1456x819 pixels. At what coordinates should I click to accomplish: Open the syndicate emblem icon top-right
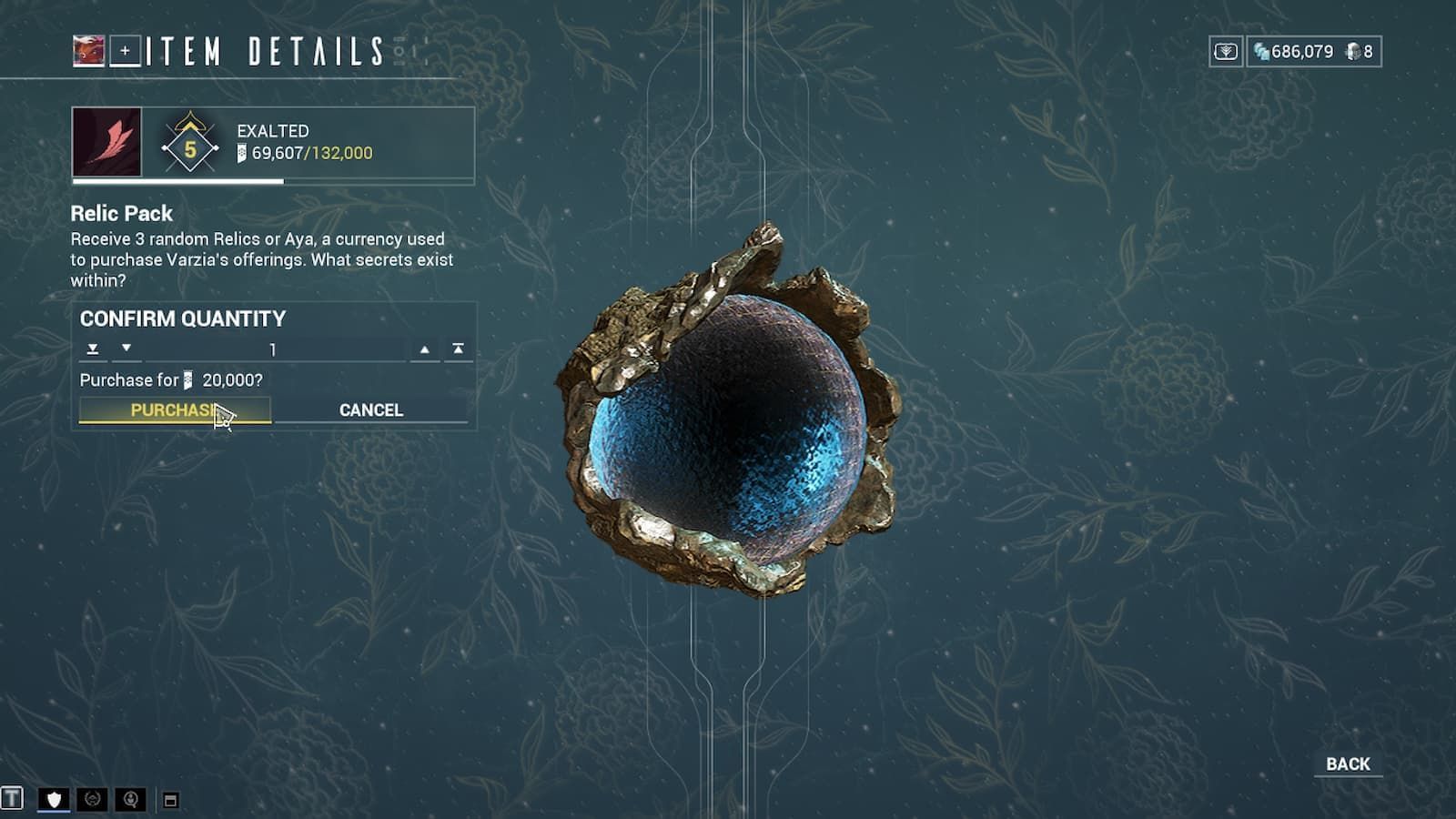(x=1228, y=52)
